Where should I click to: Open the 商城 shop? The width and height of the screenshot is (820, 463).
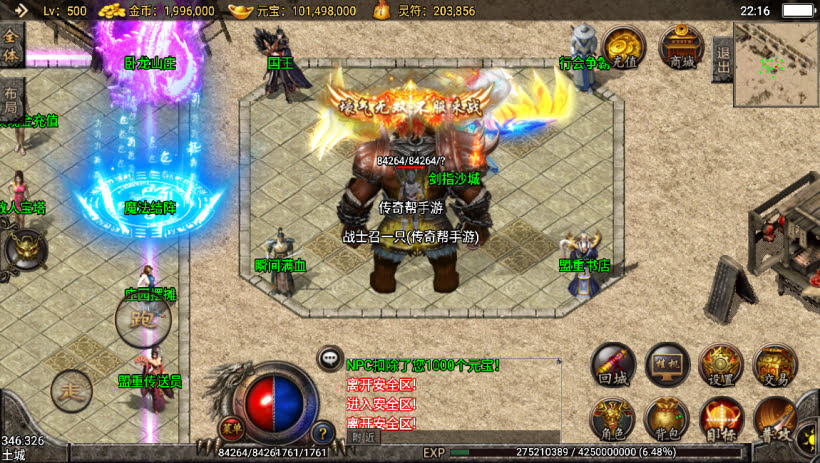[x=681, y=47]
